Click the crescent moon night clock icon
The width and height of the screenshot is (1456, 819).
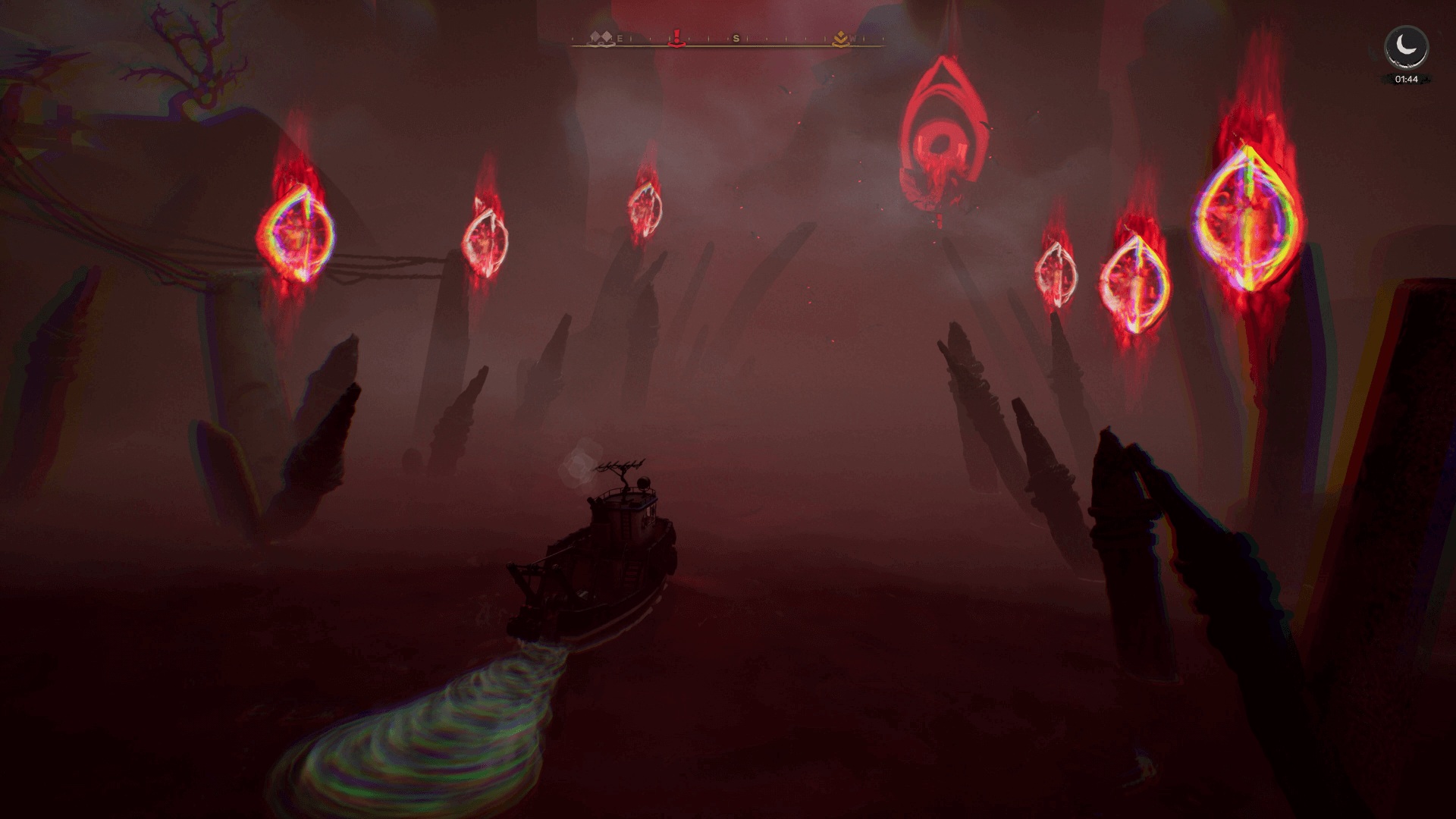[x=1406, y=48]
